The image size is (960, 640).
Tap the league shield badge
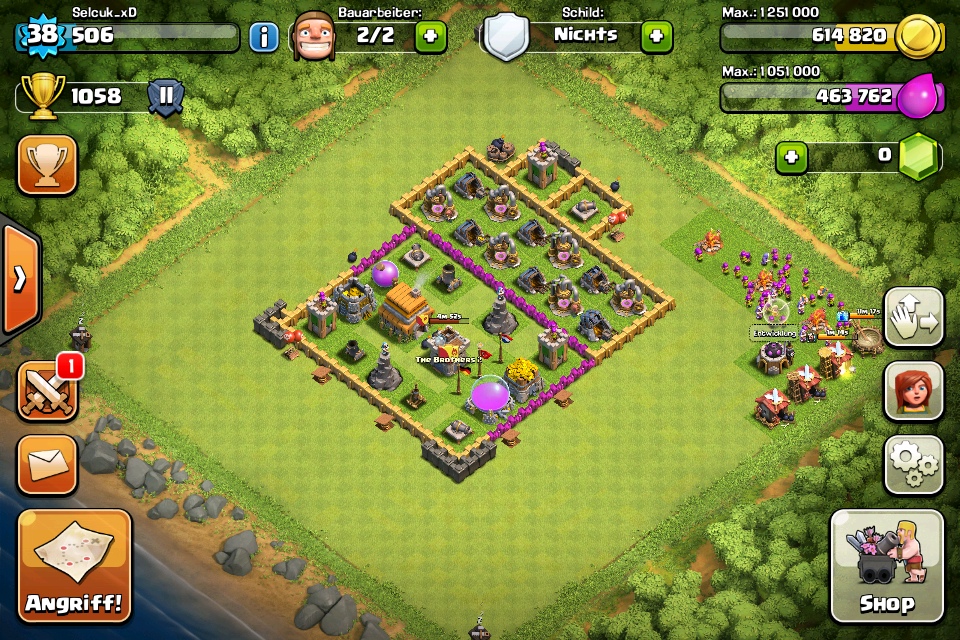165,97
